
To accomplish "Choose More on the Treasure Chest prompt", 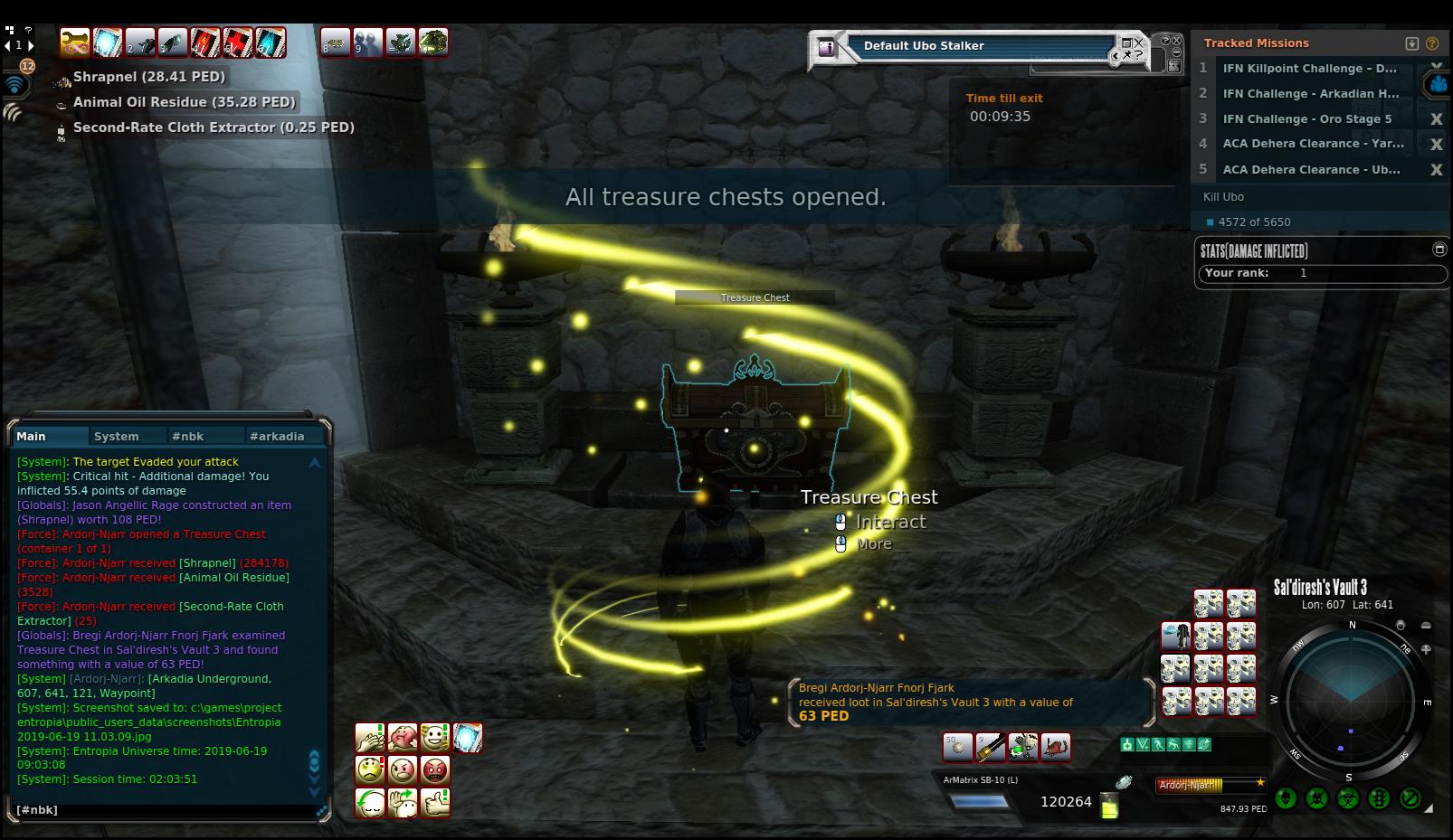I will [x=873, y=543].
